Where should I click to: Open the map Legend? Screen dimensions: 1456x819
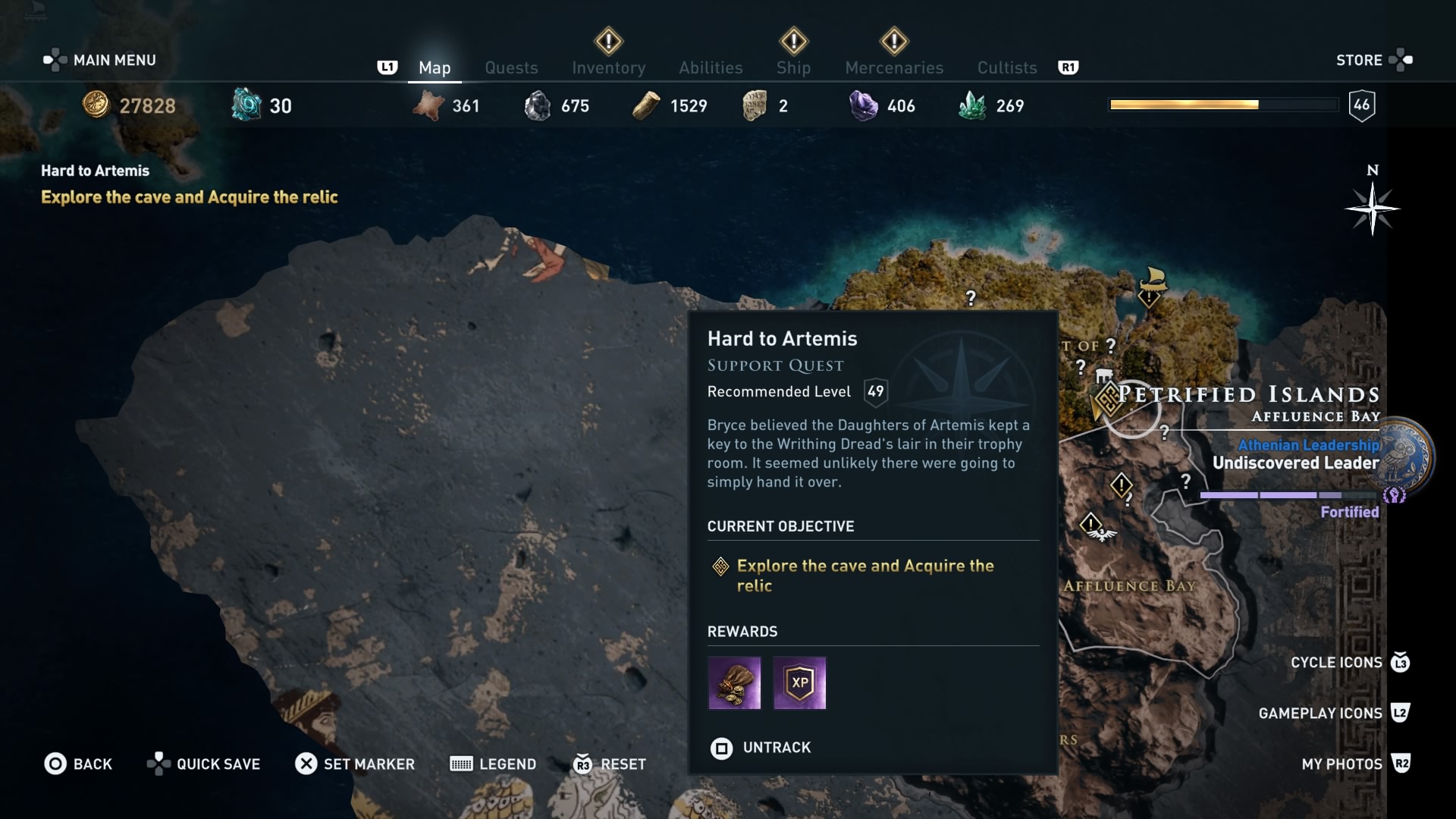[x=493, y=764]
